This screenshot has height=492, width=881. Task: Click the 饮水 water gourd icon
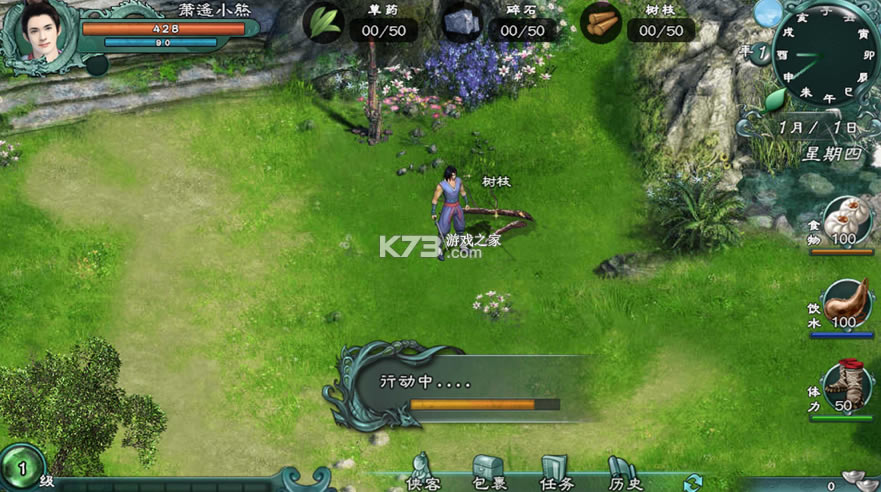(x=847, y=302)
